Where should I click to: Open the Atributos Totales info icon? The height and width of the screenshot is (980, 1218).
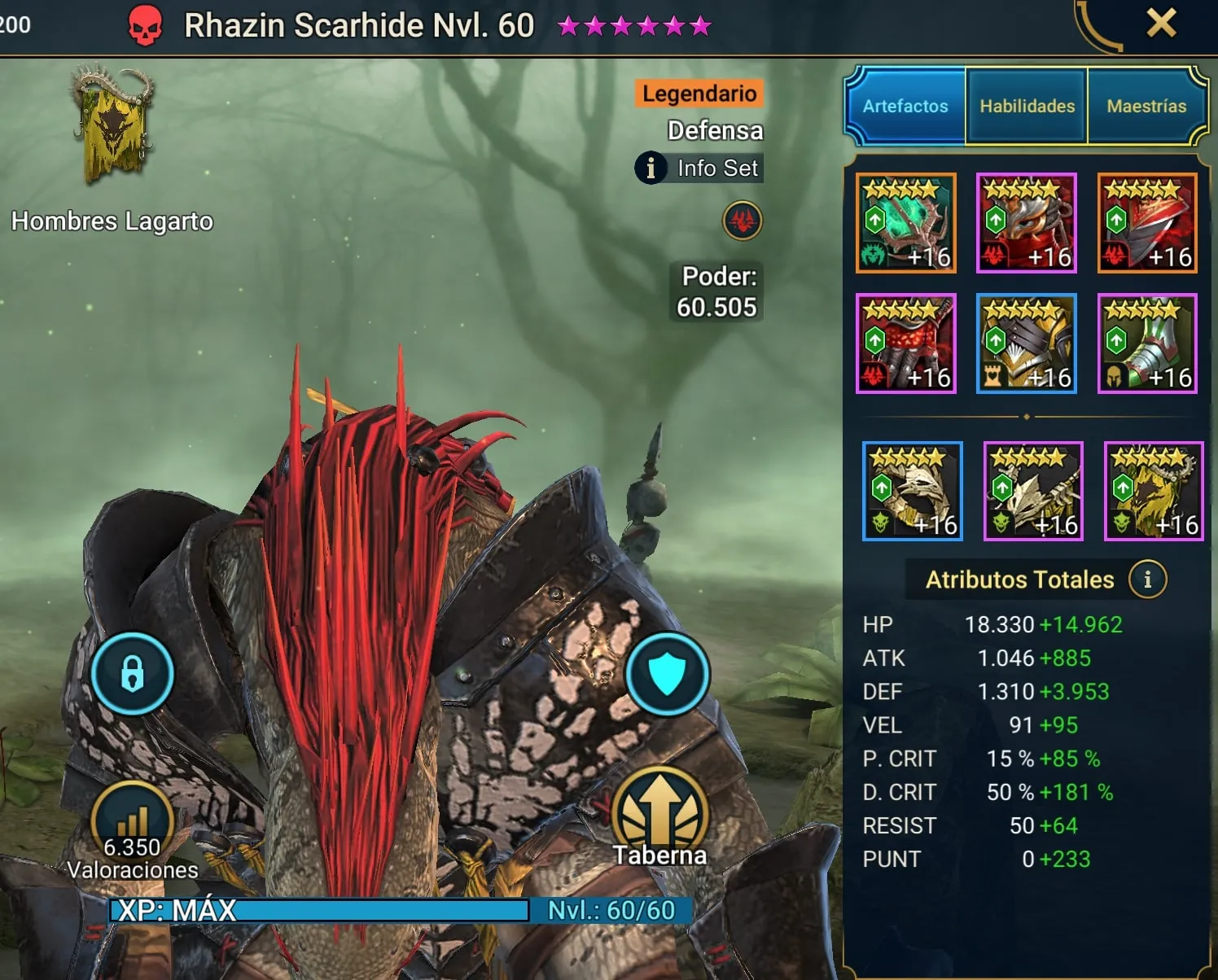(x=1147, y=580)
